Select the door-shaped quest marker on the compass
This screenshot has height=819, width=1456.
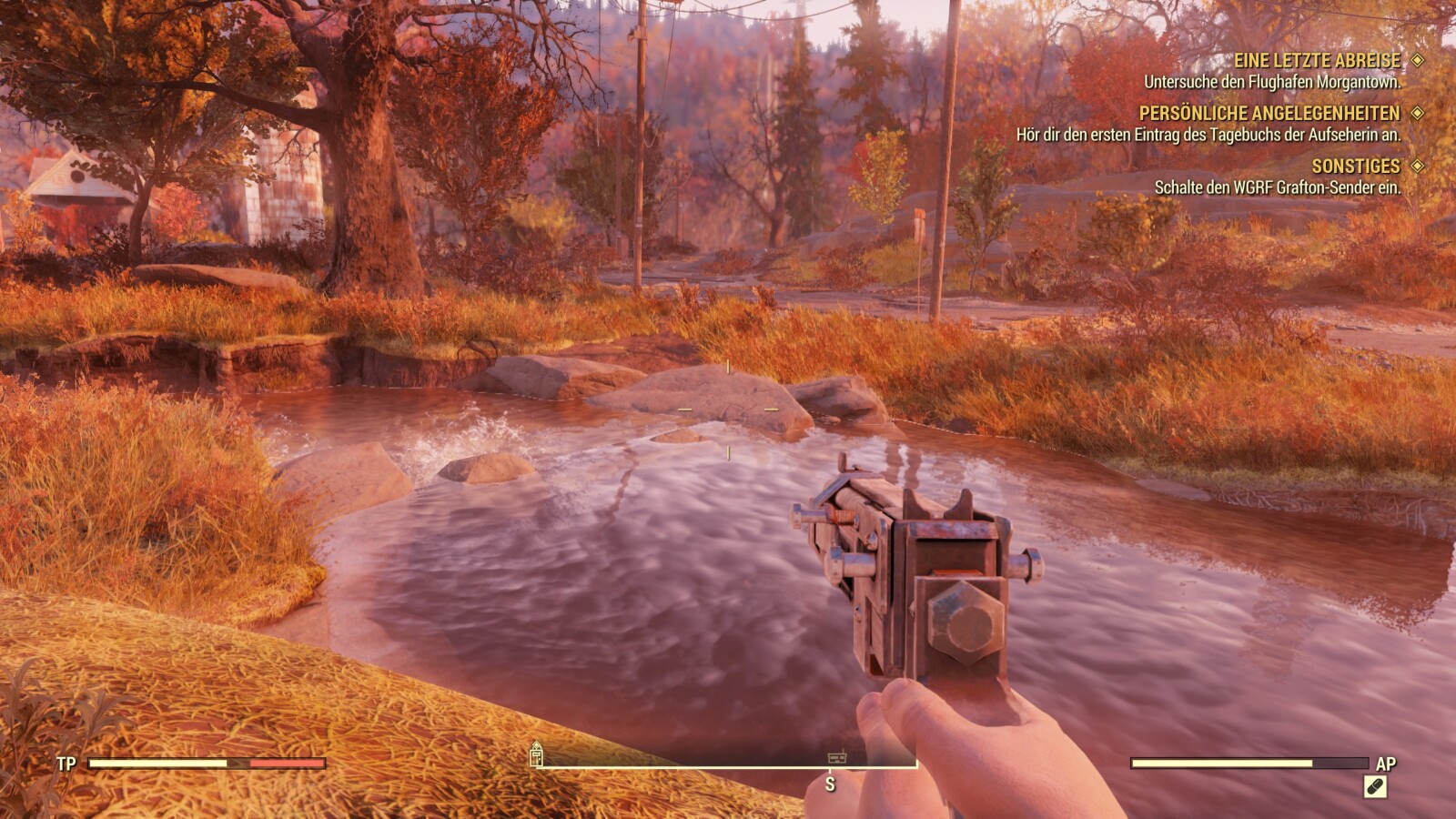[536, 753]
